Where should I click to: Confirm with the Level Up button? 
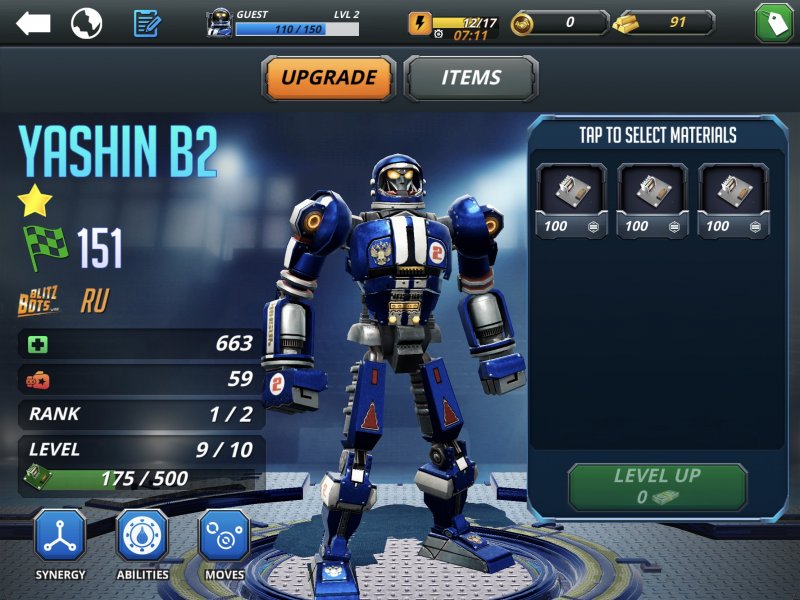[657, 487]
